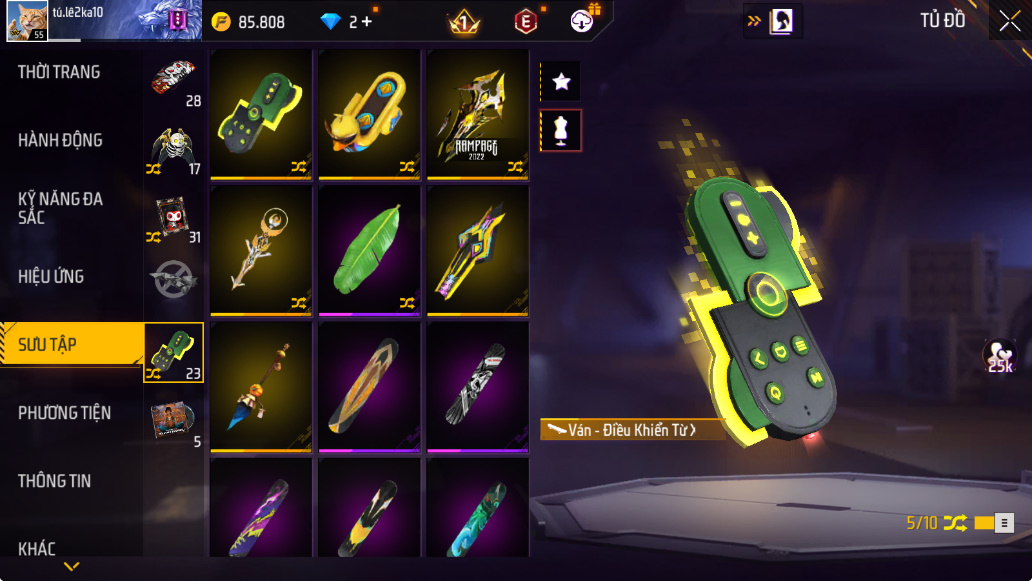Toggle the star favorites filter
The width and height of the screenshot is (1032, 581).
(x=561, y=82)
